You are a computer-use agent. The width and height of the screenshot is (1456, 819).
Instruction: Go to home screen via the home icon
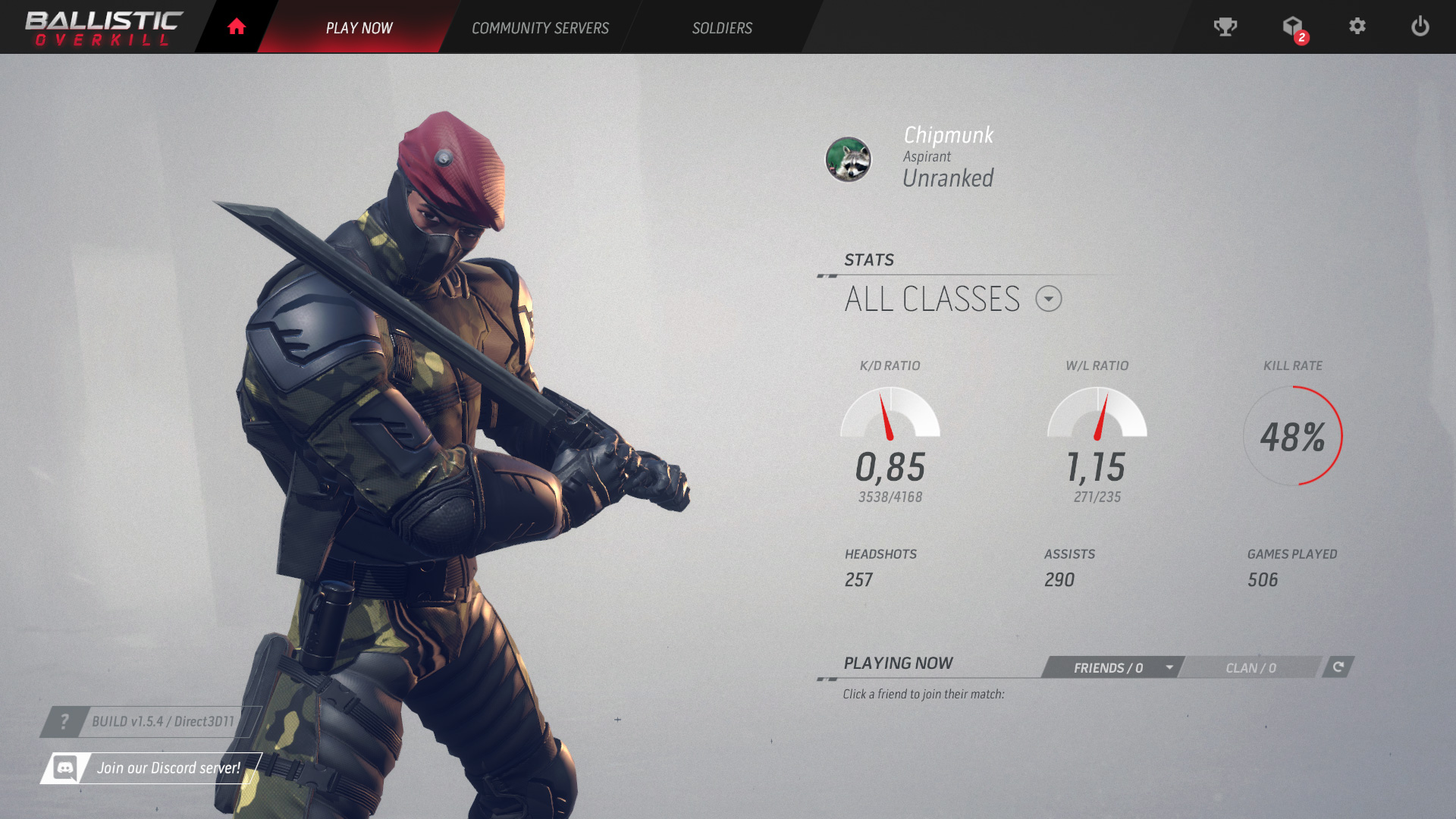click(x=236, y=26)
